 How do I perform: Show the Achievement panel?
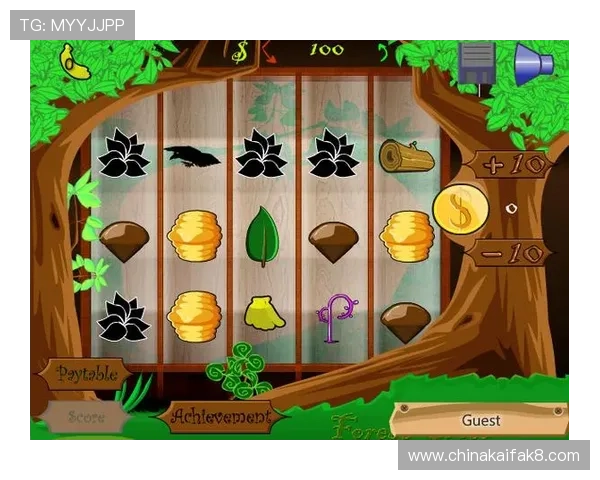[x=220, y=416]
